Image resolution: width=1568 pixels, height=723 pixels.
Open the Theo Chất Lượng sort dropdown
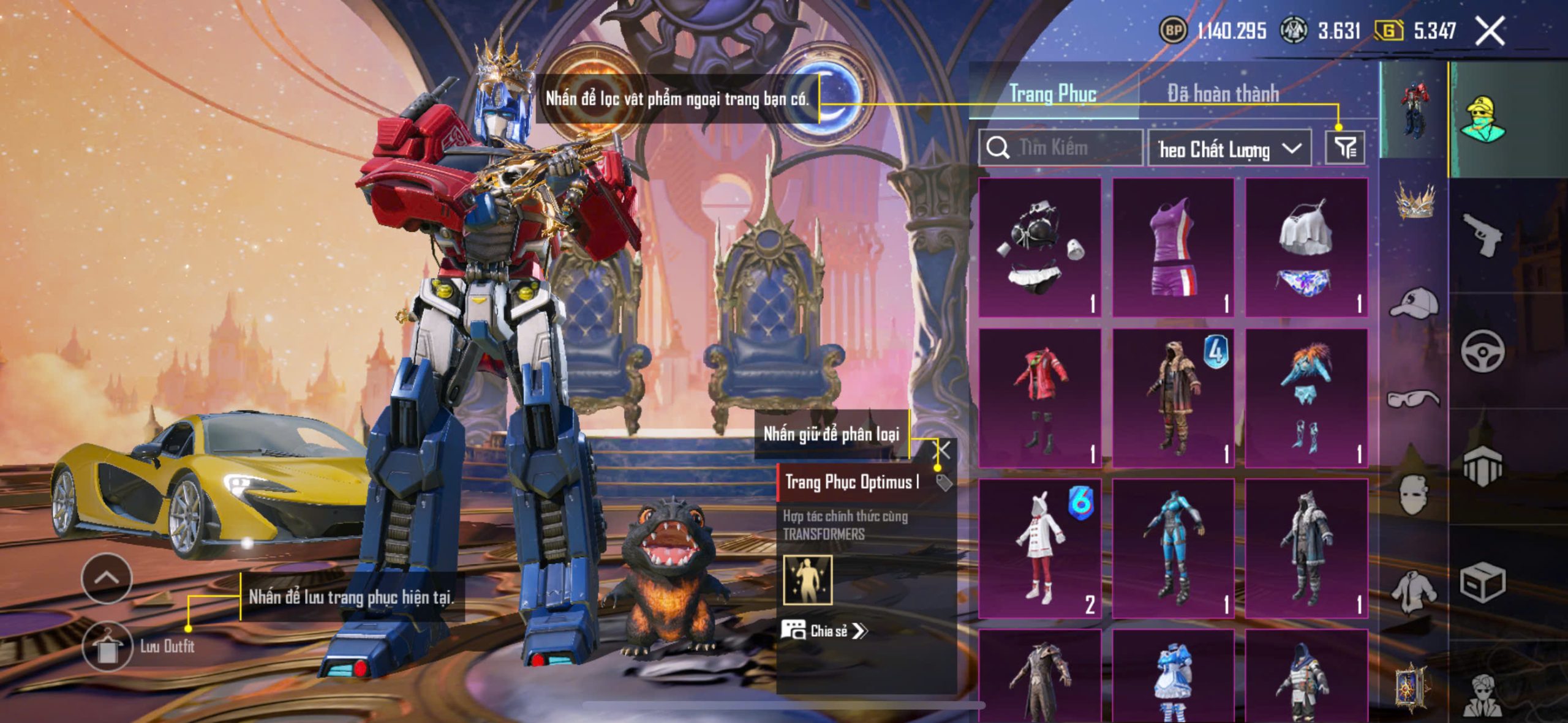[x=1229, y=149]
